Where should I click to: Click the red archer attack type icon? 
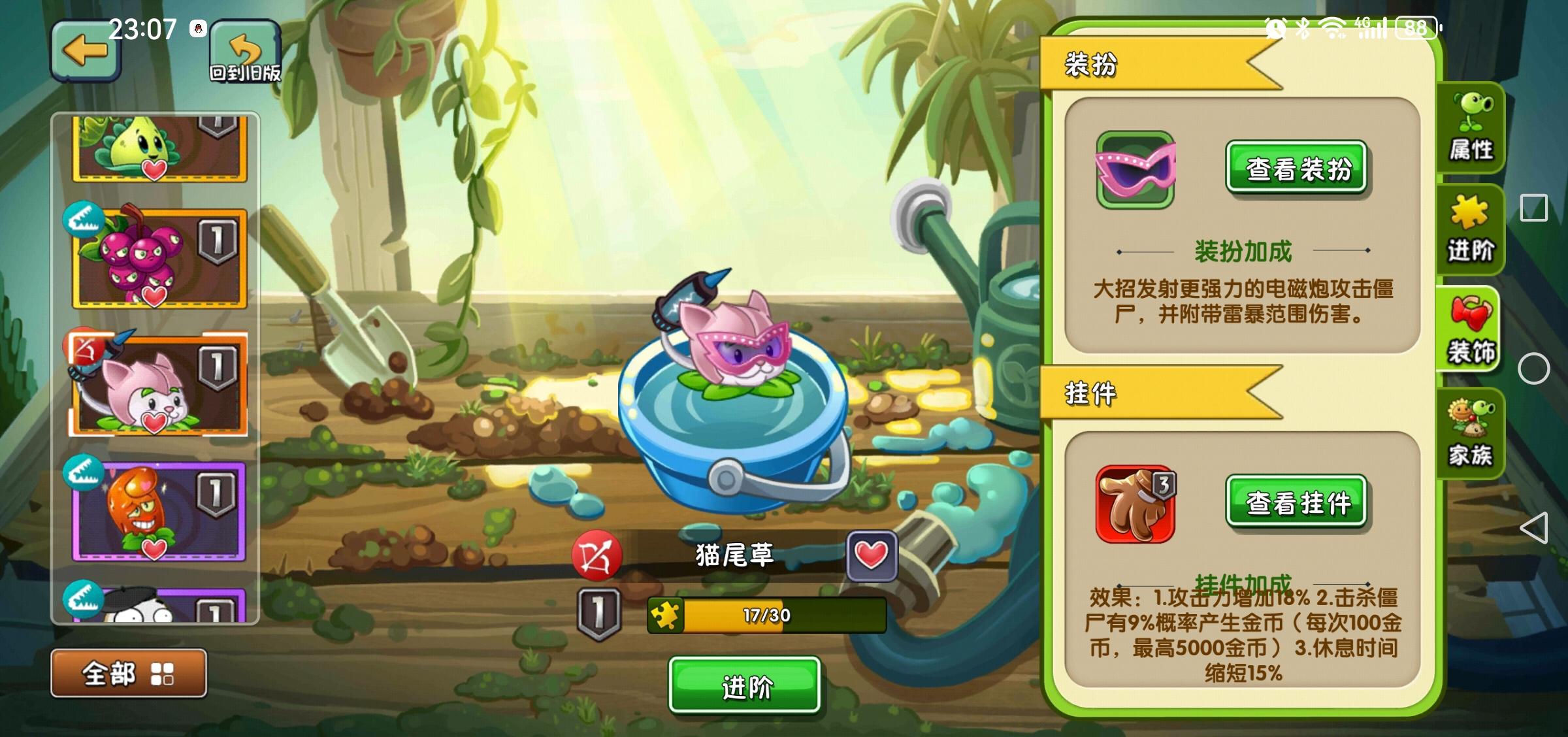pyautogui.click(x=598, y=557)
